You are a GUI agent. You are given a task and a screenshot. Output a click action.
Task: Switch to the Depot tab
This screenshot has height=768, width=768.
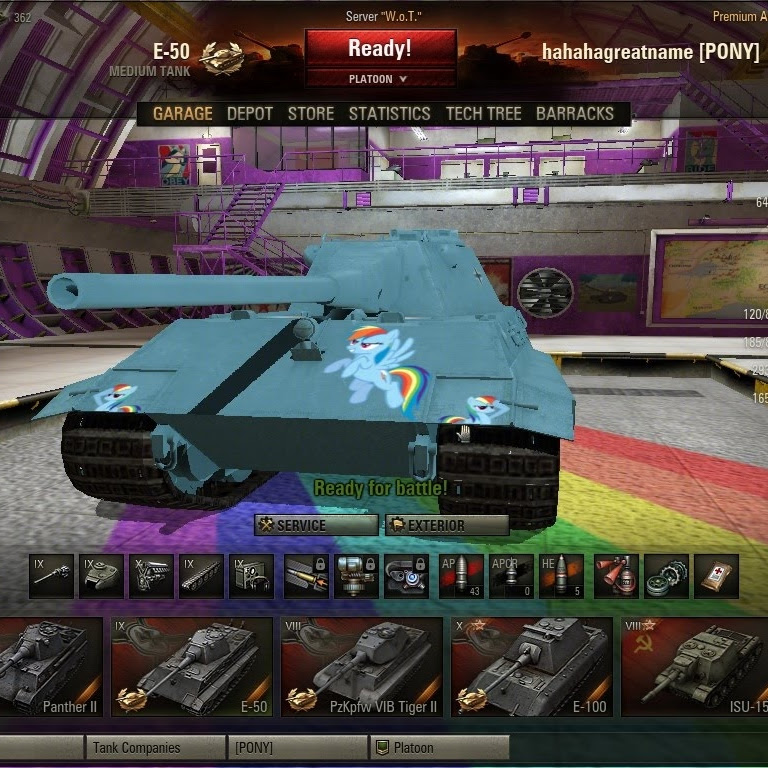click(x=250, y=114)
